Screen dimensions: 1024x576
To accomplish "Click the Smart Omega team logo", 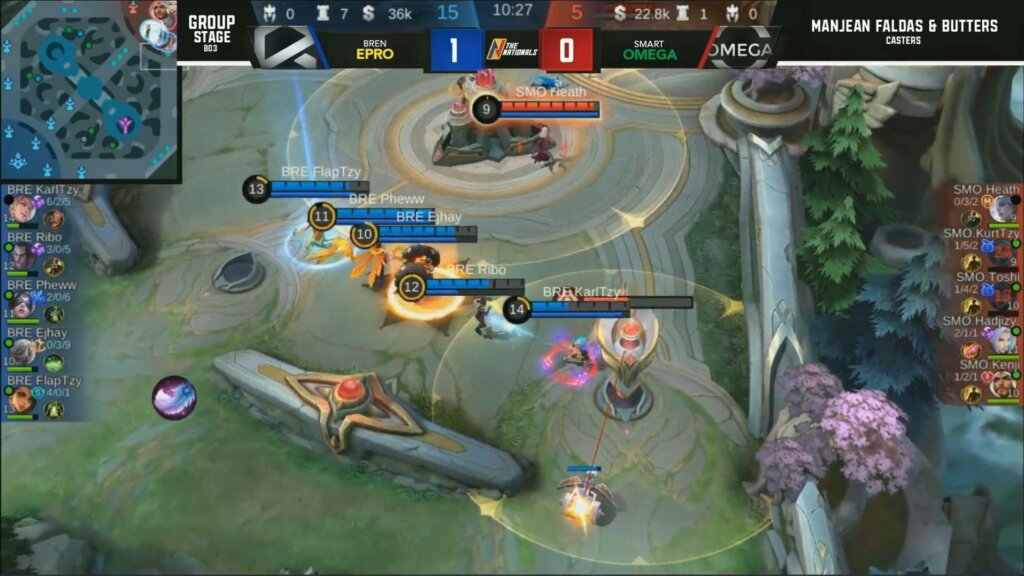I will pos(742,48).
